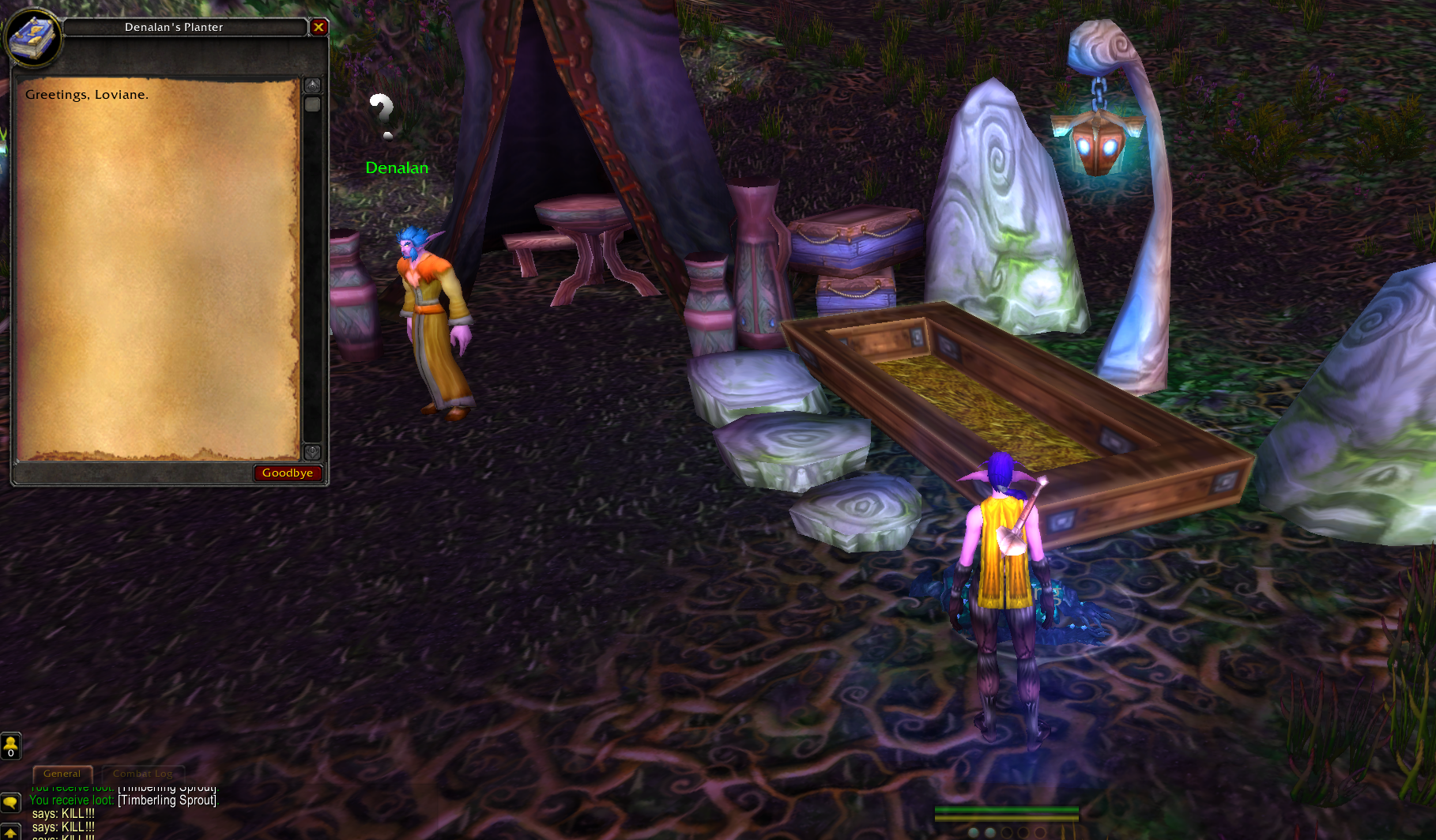Open the chat speech bubble menu

tap(10, 802)
